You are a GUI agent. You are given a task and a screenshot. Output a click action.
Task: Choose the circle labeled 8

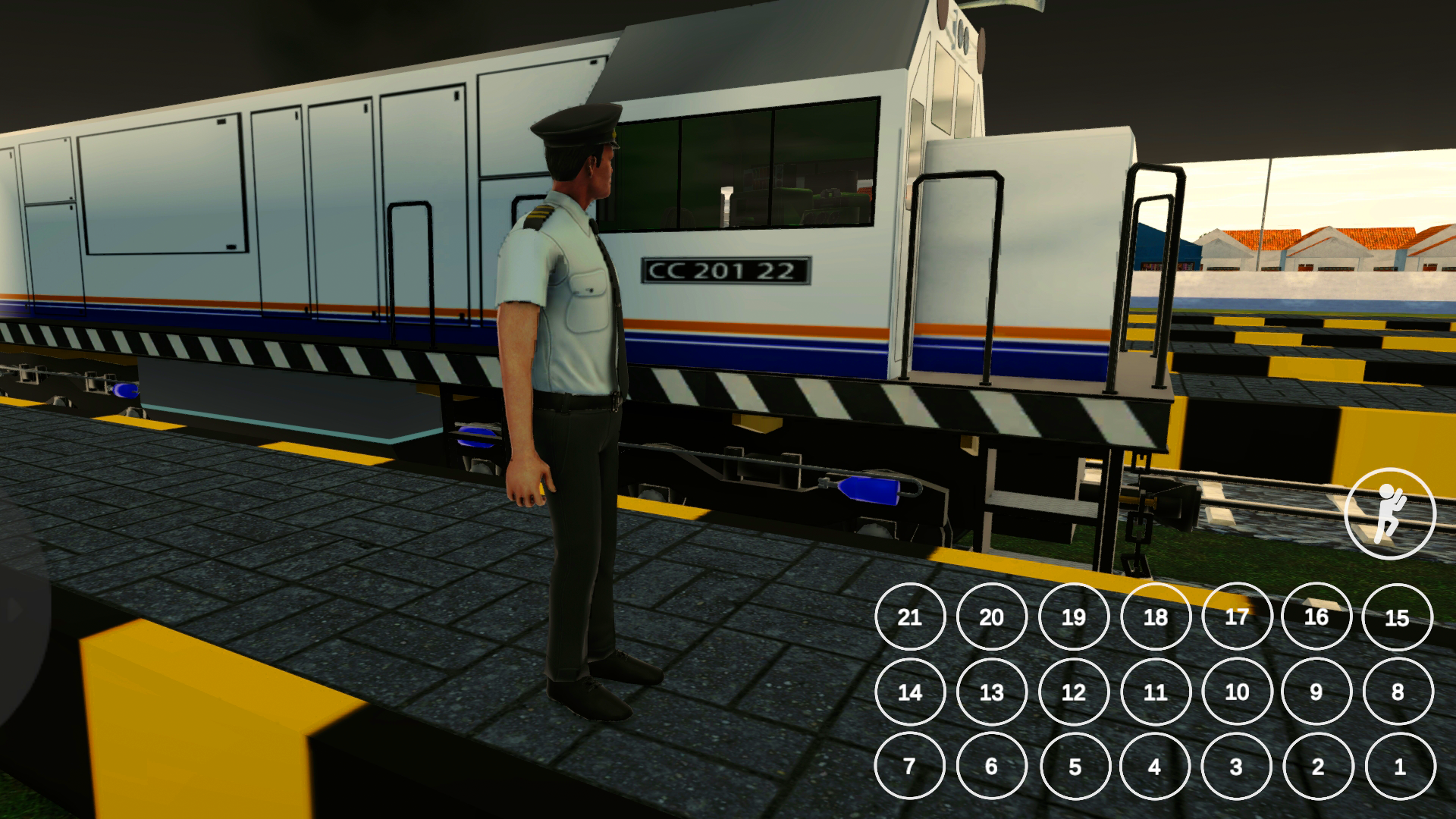[1398, 692]
